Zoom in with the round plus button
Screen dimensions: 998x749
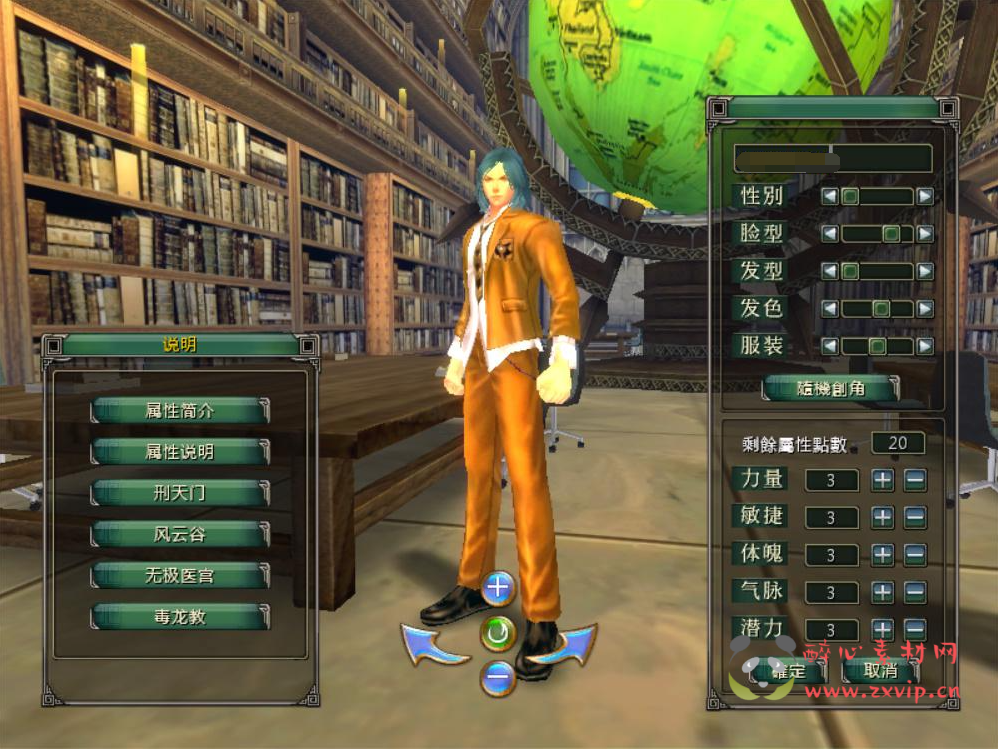click(x=497, y=588)
